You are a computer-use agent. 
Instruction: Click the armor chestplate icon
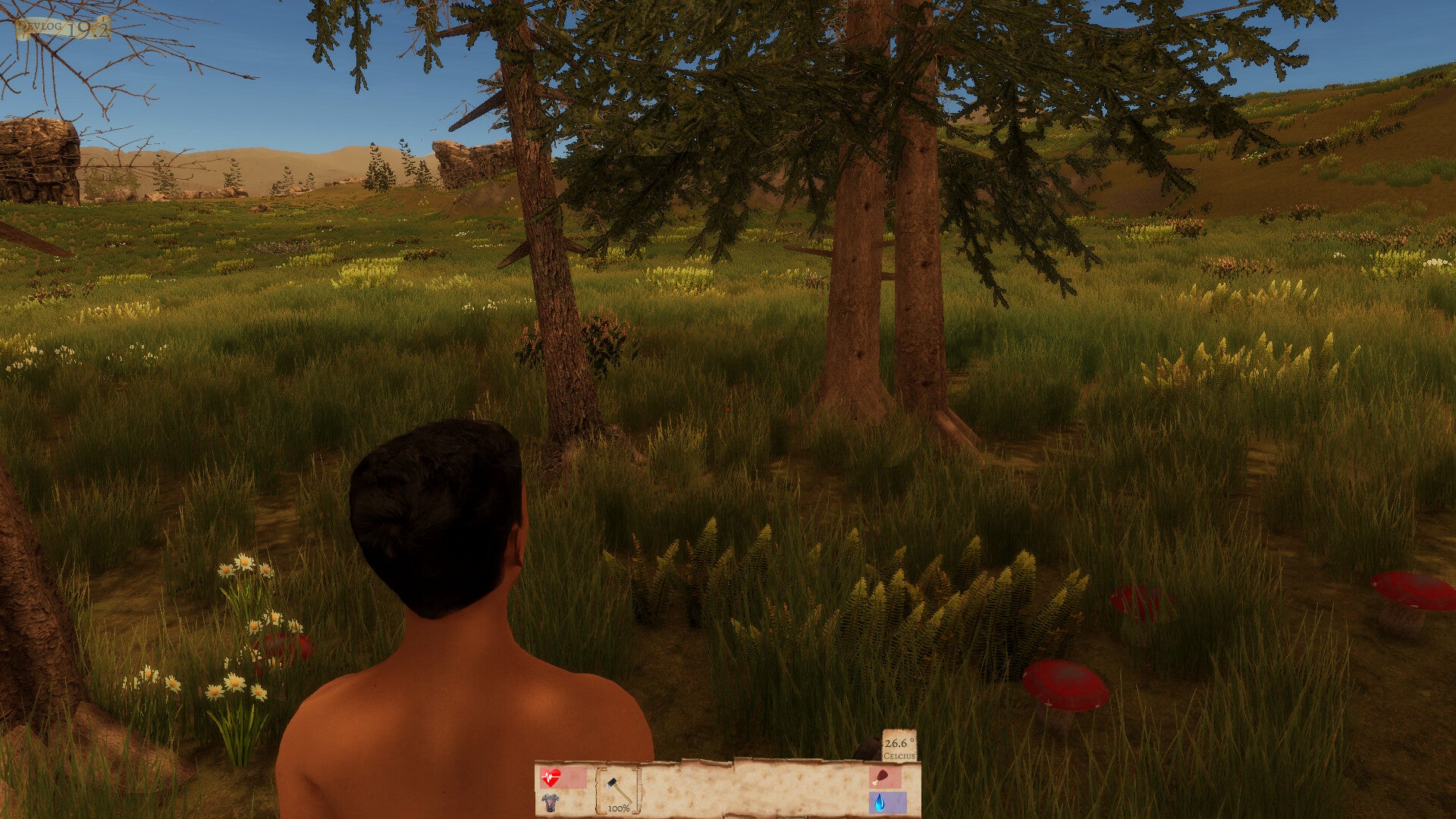click(x=550, y=802)
